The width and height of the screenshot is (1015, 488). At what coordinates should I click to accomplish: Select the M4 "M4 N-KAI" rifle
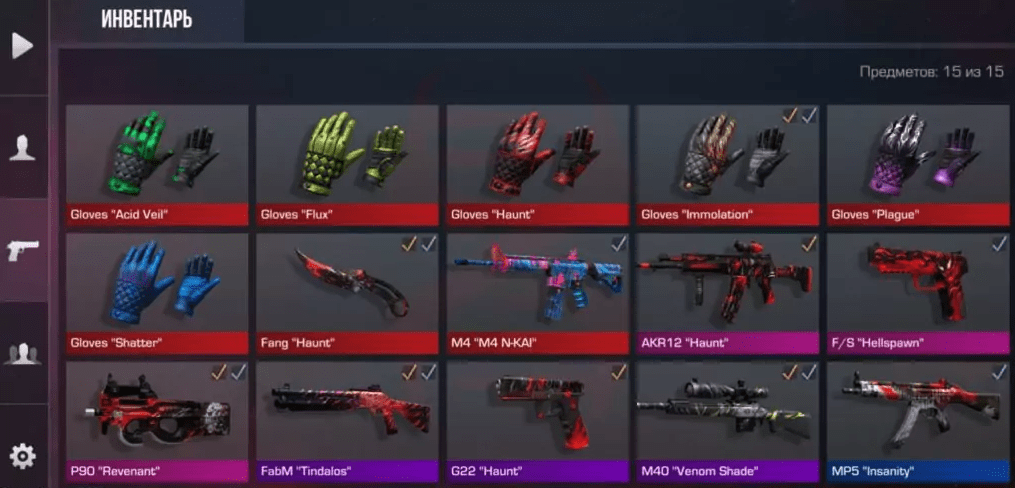coord(537,288)
